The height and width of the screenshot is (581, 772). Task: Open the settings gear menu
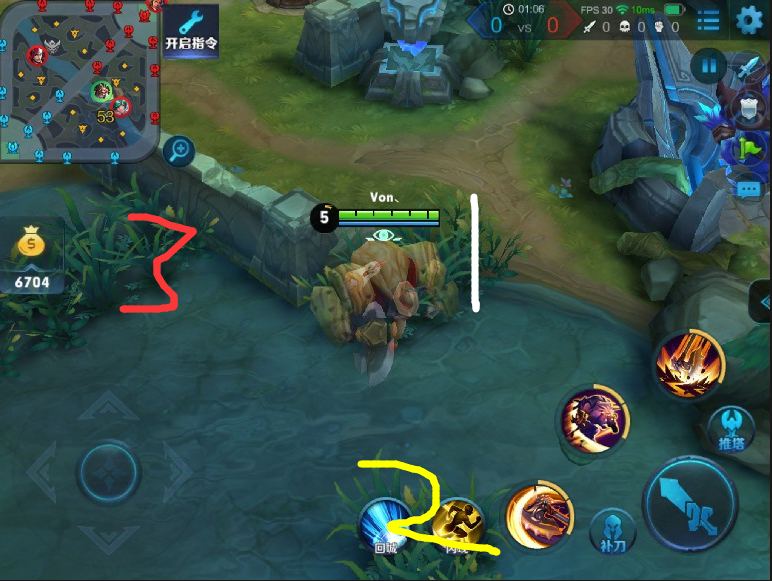tap(749, 19)
